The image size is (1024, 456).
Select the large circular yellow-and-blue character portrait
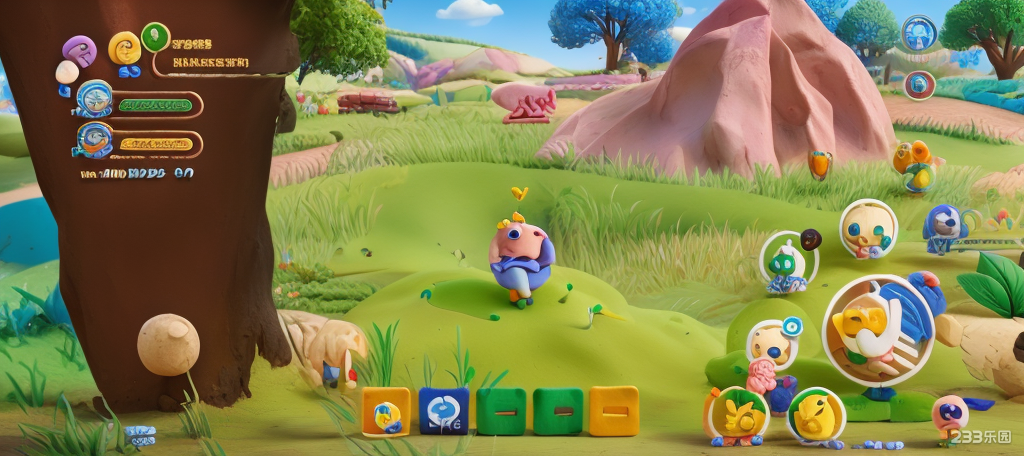coord(878,330)
